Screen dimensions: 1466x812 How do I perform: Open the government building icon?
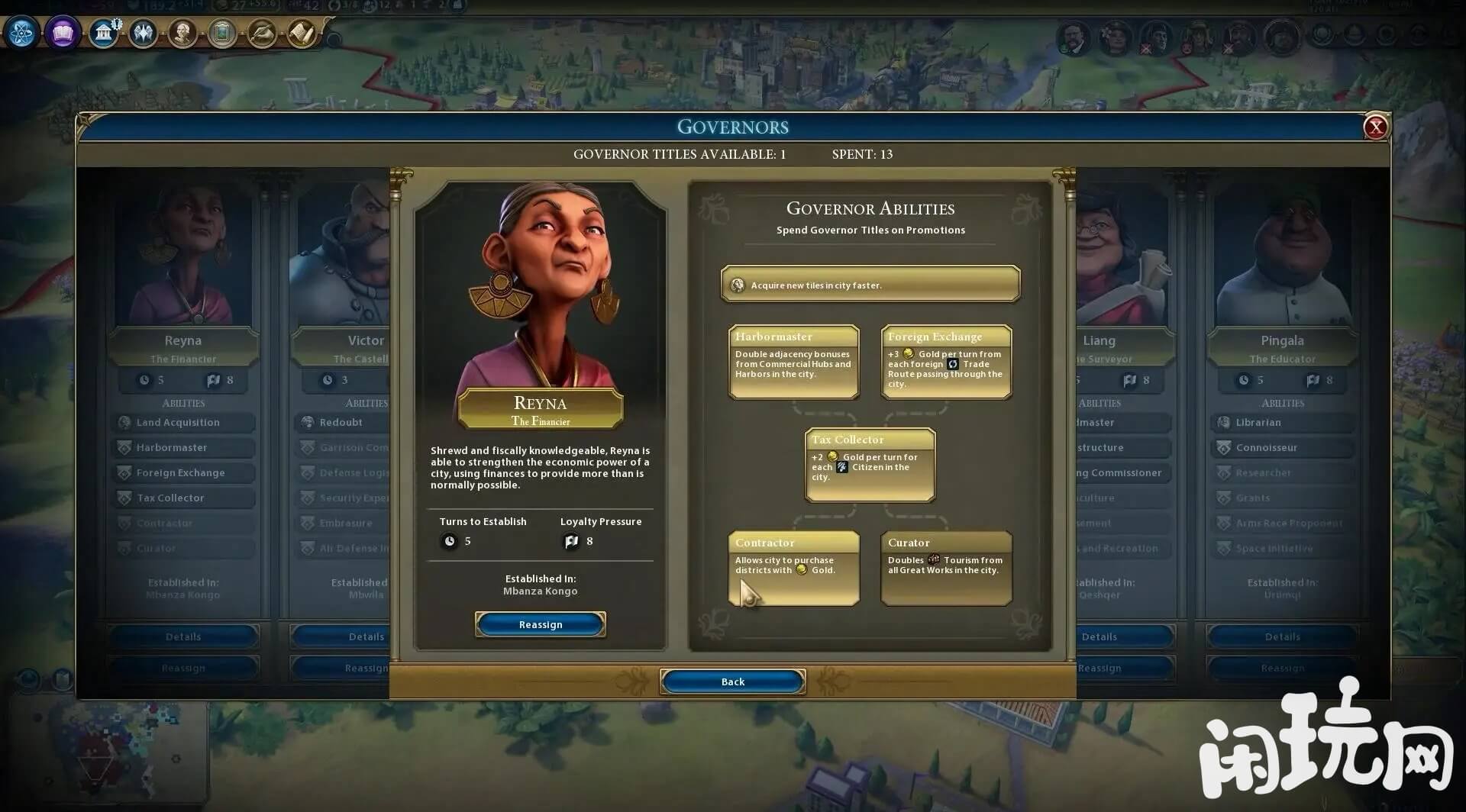[103, 33]
